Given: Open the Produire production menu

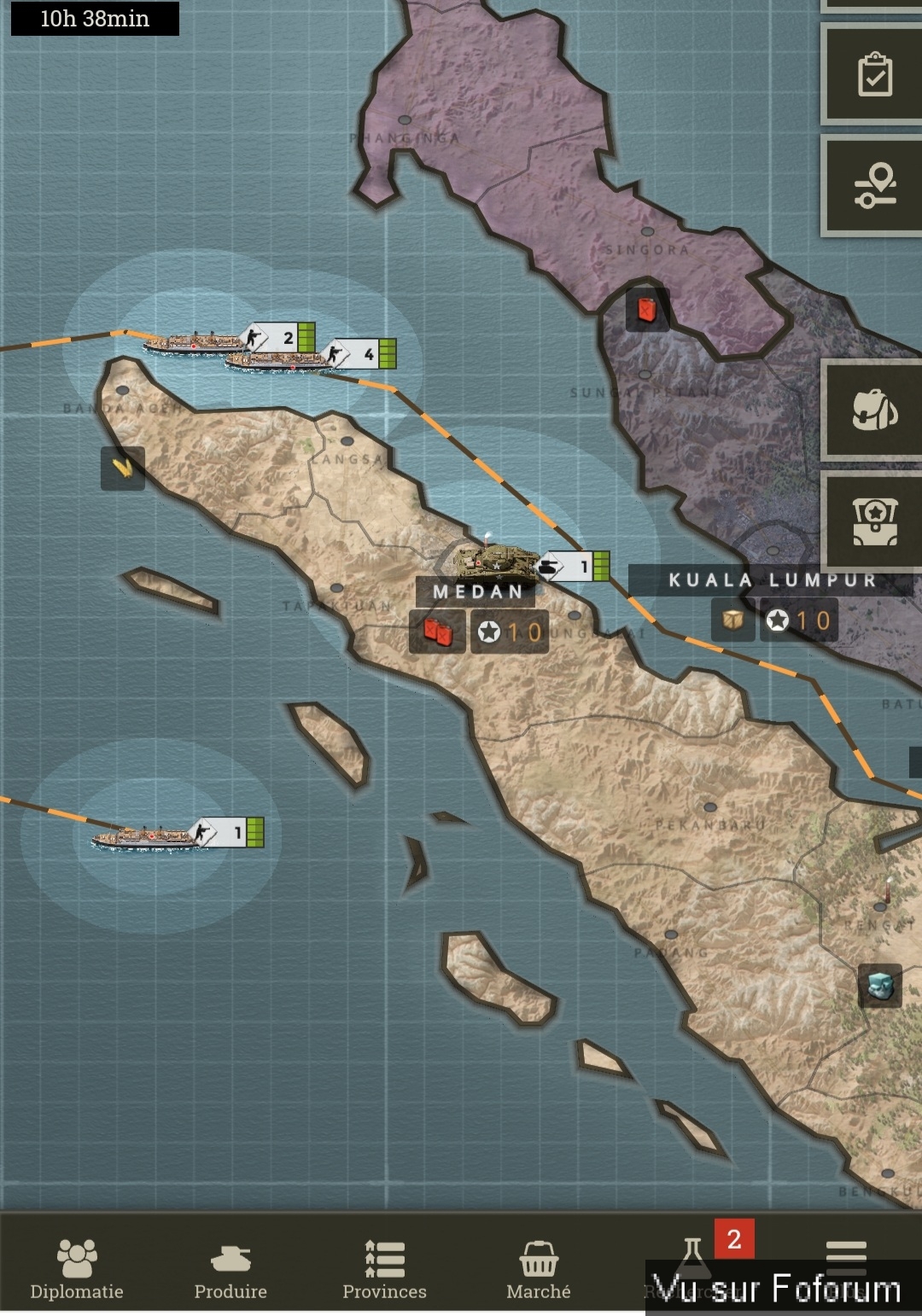Looking at the screenshot, I should 230,1267.
